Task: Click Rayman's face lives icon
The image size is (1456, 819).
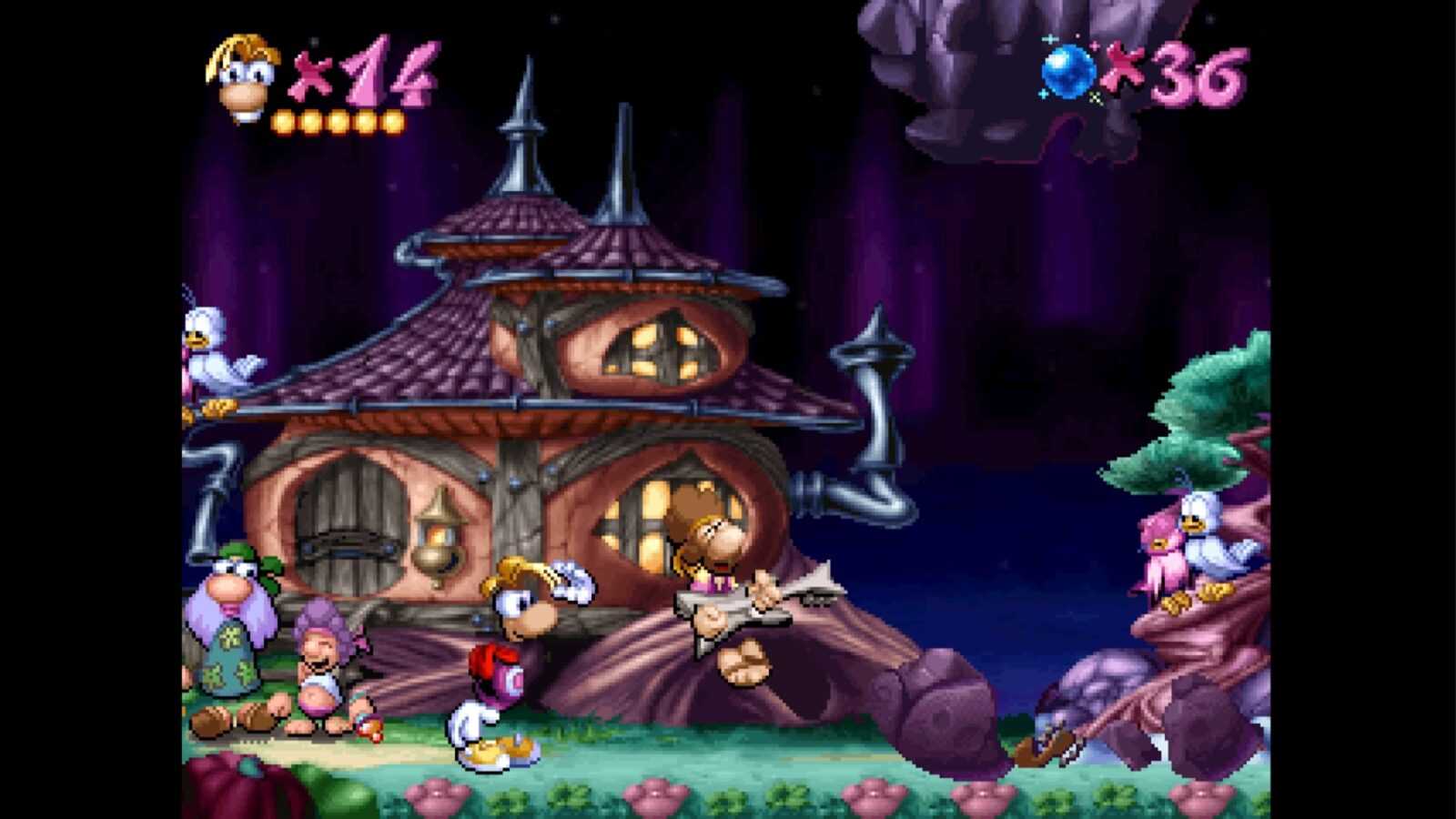Action: pos(242,76)
